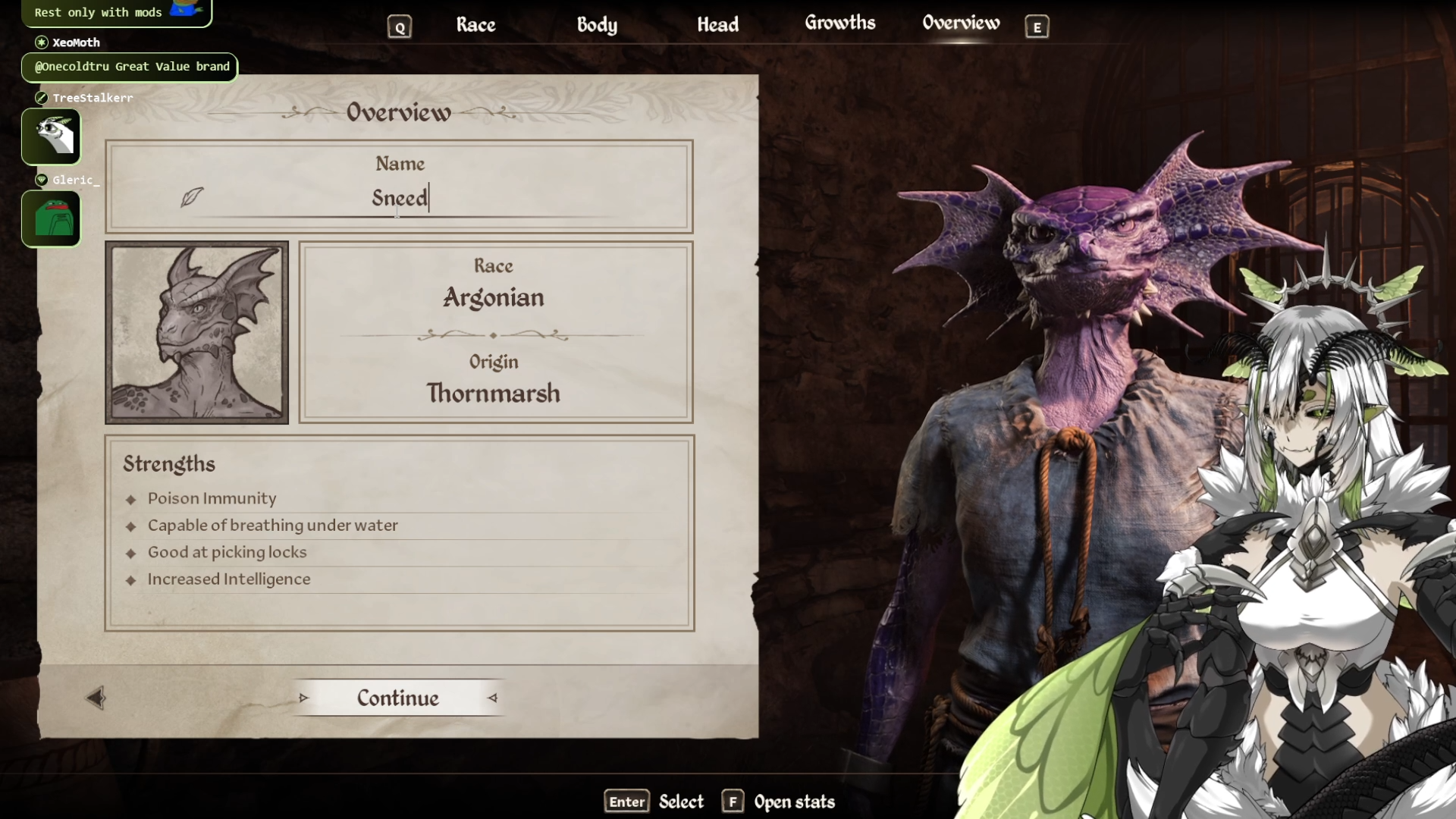Select the Growths tab
1456x819 pixels.
(x=839, y=24)
